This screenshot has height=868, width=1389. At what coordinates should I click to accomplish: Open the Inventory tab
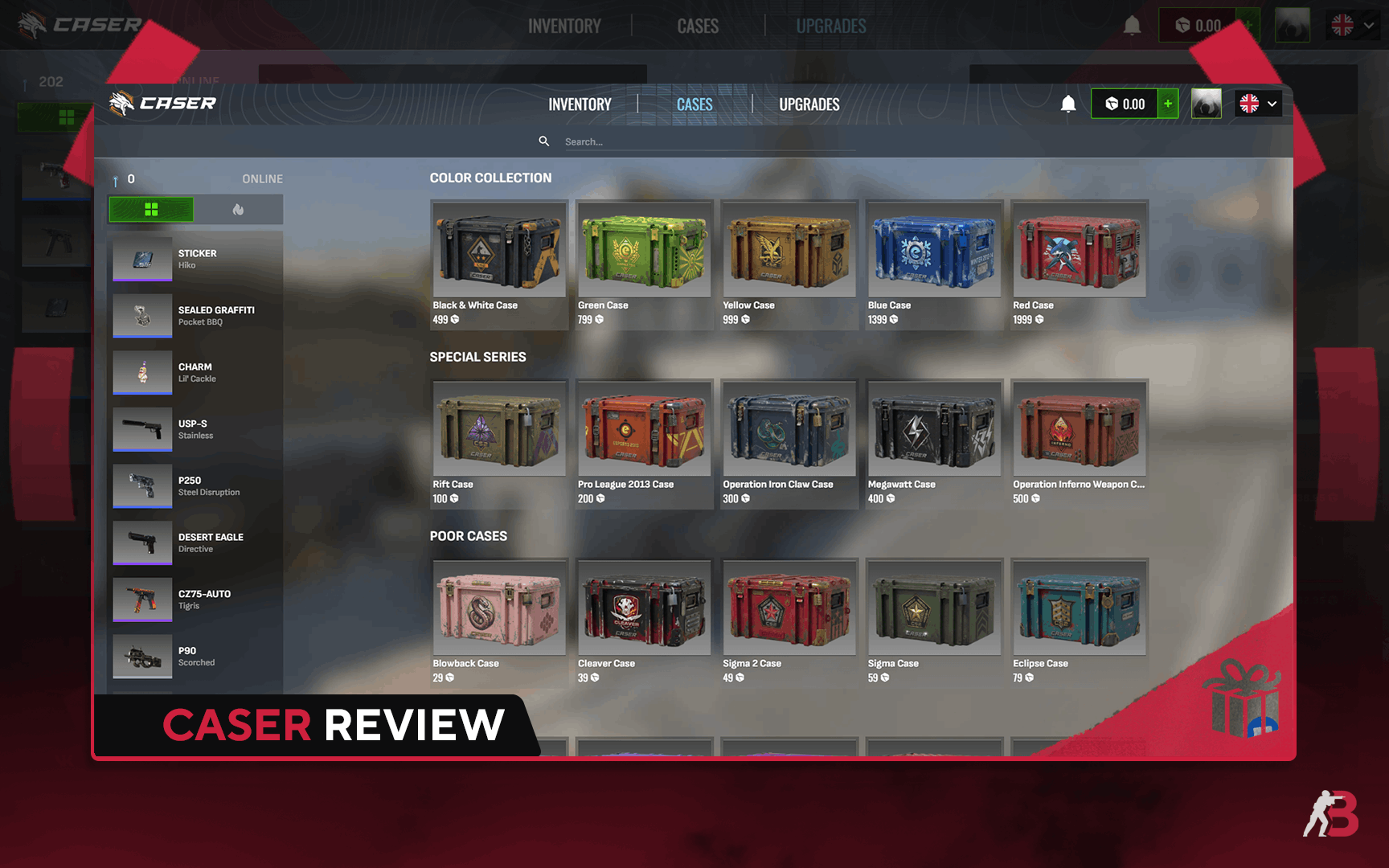coord(580,104)
